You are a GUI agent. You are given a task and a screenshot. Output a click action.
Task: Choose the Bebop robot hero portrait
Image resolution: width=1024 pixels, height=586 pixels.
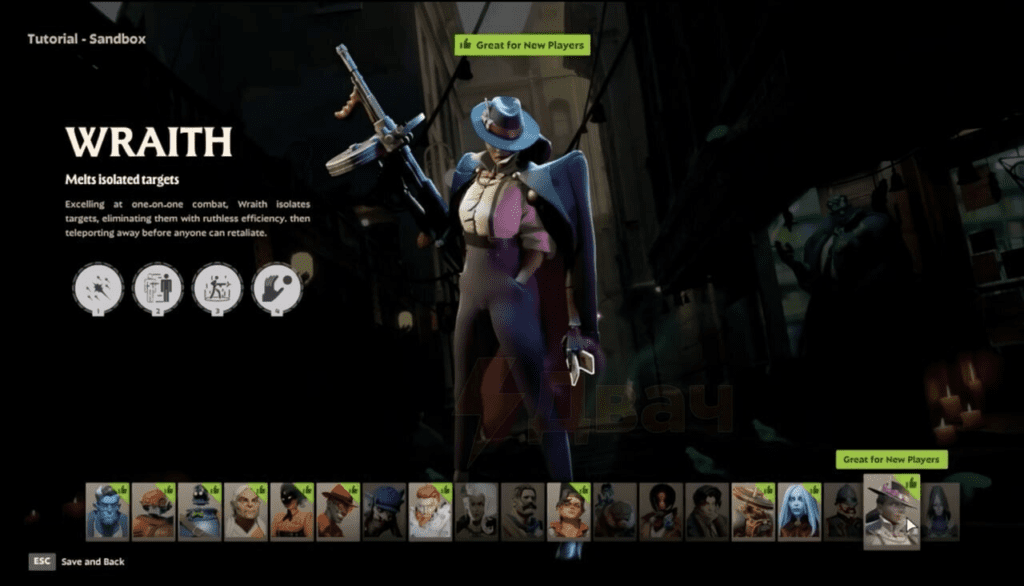point(153,512)
